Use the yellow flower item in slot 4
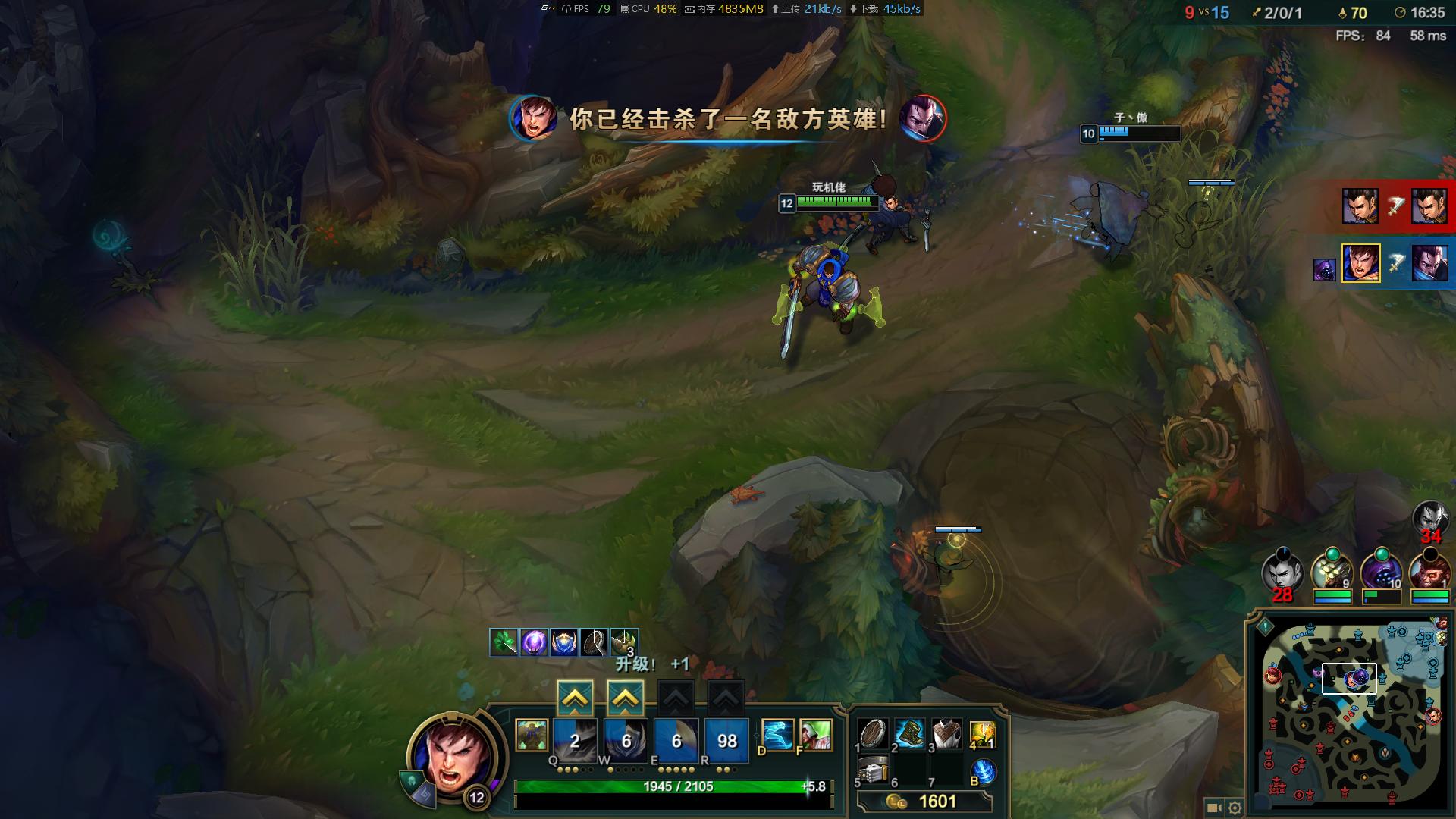Viewport: 1456px width, 819px height. coord(982,733)
